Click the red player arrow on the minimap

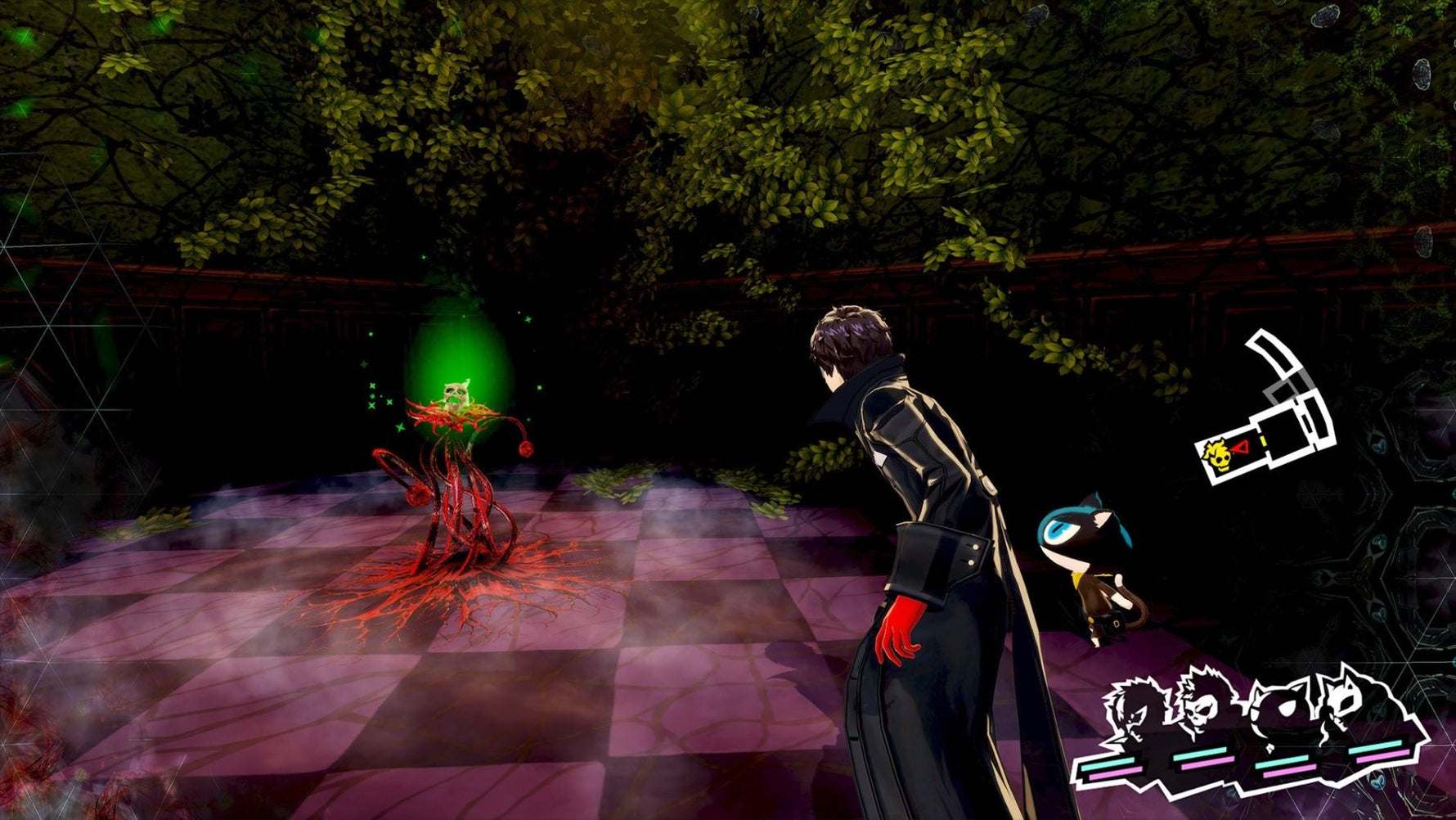pos(1243,448)
